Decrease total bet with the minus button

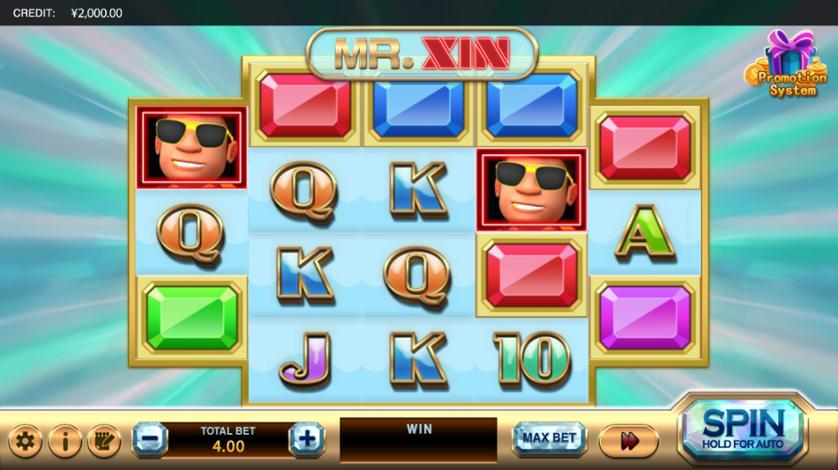[150, 438]
